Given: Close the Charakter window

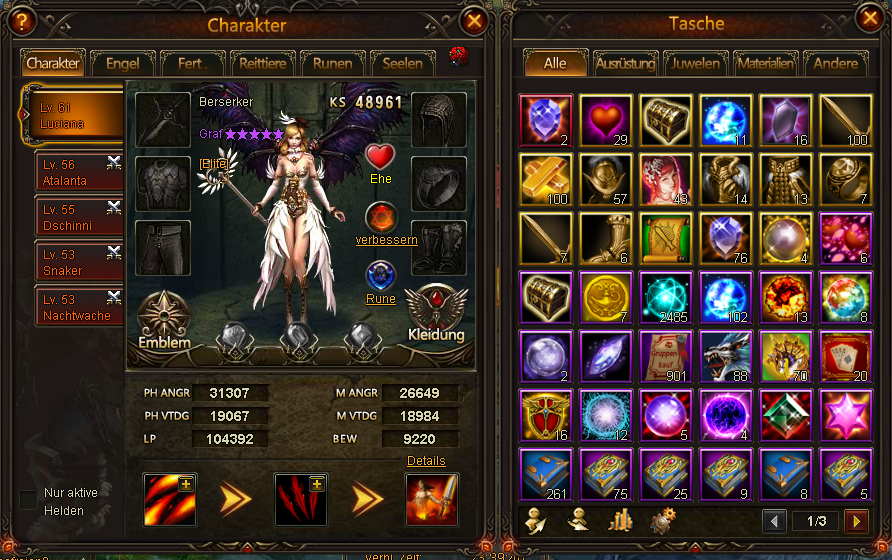Looking at the screenshot, I should [x=474, y=20].
